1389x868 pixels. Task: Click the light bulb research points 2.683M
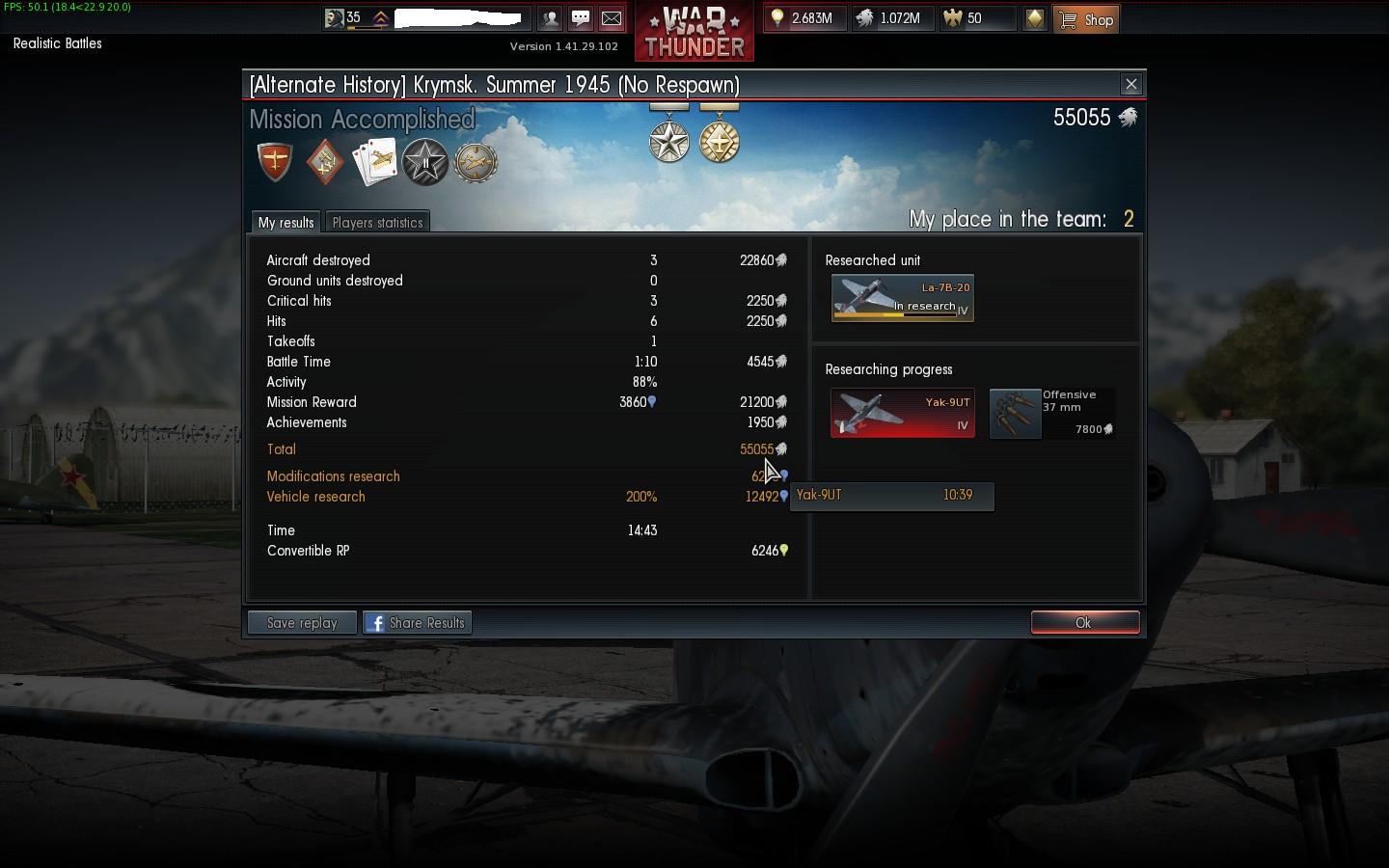click(803, 18)
